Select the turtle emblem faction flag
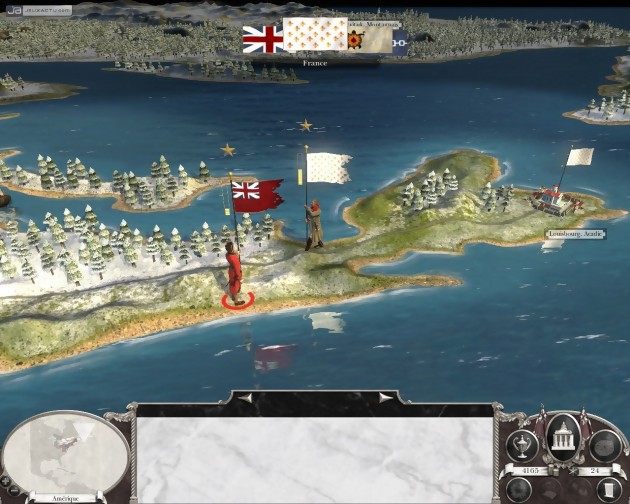The width and height of the screenshot is (630, 504). (x=353, y=40)
